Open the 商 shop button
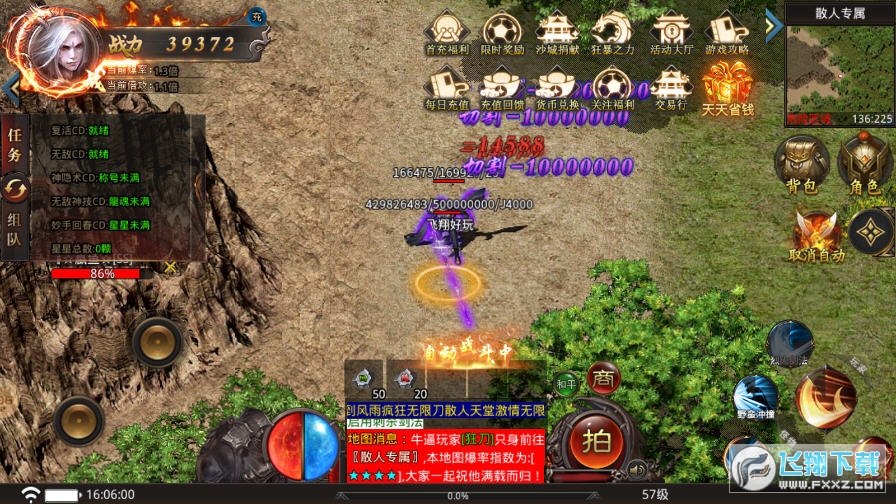The width and height of the screenshot is (896, 504). pyautogui.click(x=603, y=377)
